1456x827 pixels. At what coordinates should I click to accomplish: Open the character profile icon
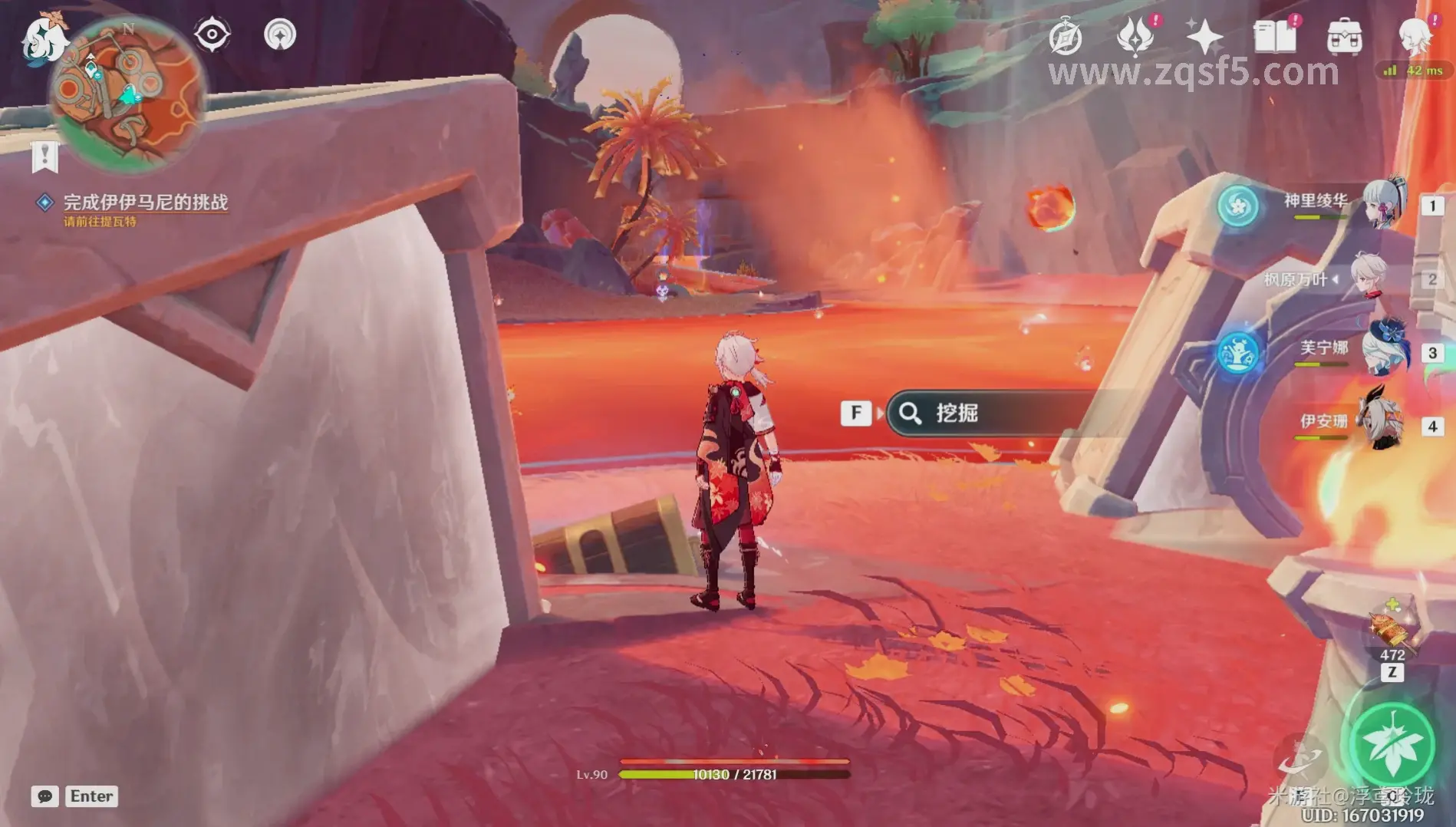[1414, 35]
